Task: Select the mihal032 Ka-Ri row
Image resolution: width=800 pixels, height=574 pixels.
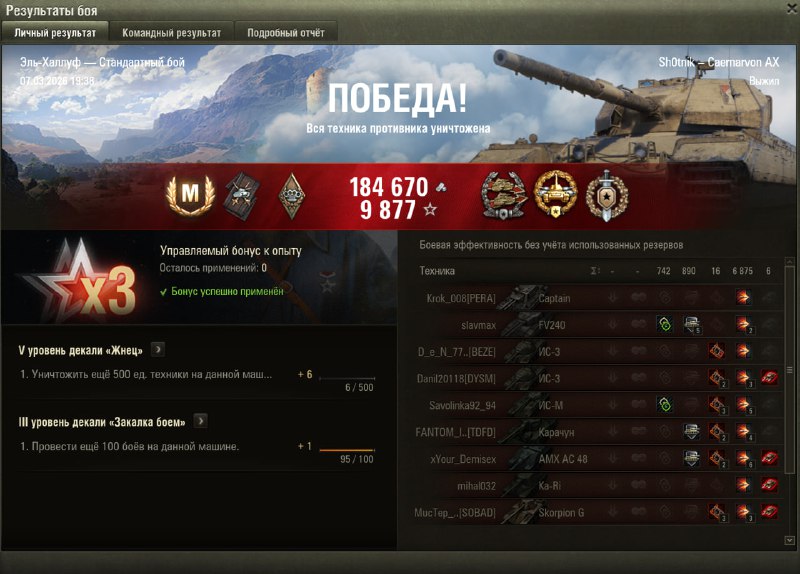Action: [600, 486]
